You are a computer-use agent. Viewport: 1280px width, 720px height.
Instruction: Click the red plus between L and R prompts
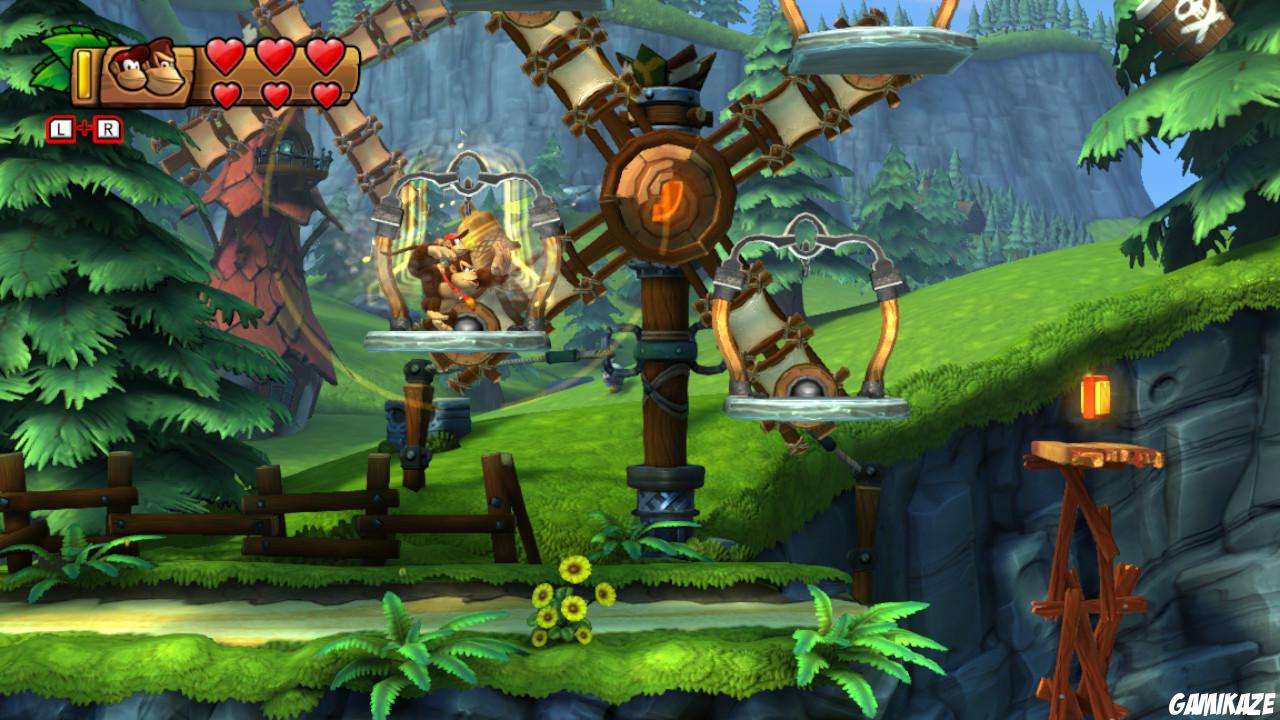tap(84, 126)
